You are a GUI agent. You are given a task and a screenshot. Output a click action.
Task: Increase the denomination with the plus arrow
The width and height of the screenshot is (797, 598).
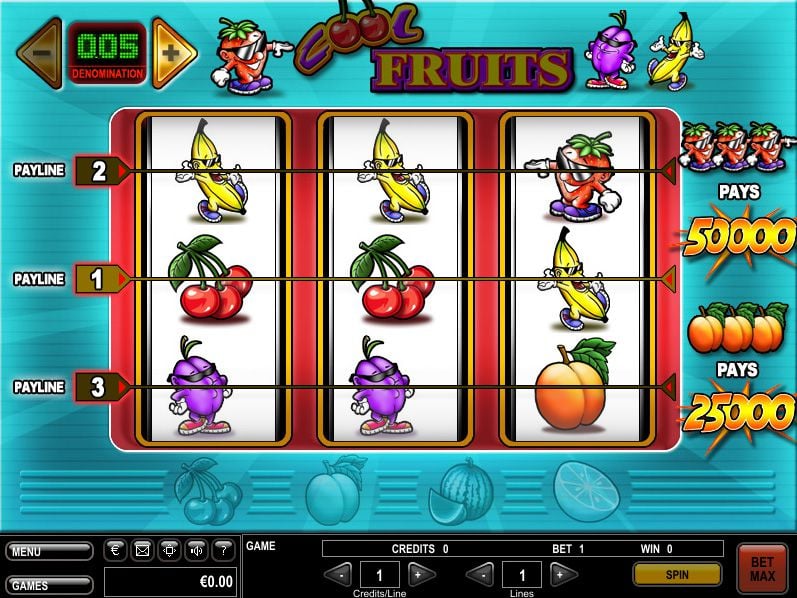pos(174,52)
